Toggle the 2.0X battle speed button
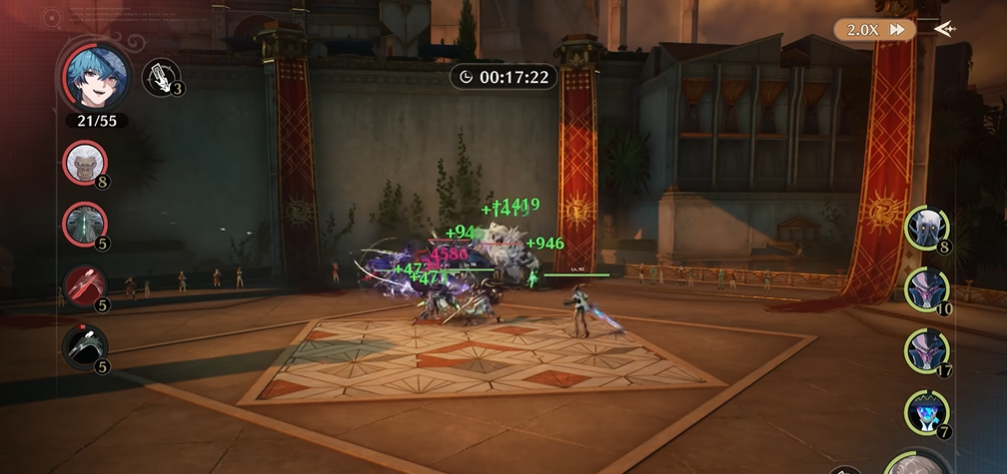This screenshot has height=474, width=1007. (875, 29)
